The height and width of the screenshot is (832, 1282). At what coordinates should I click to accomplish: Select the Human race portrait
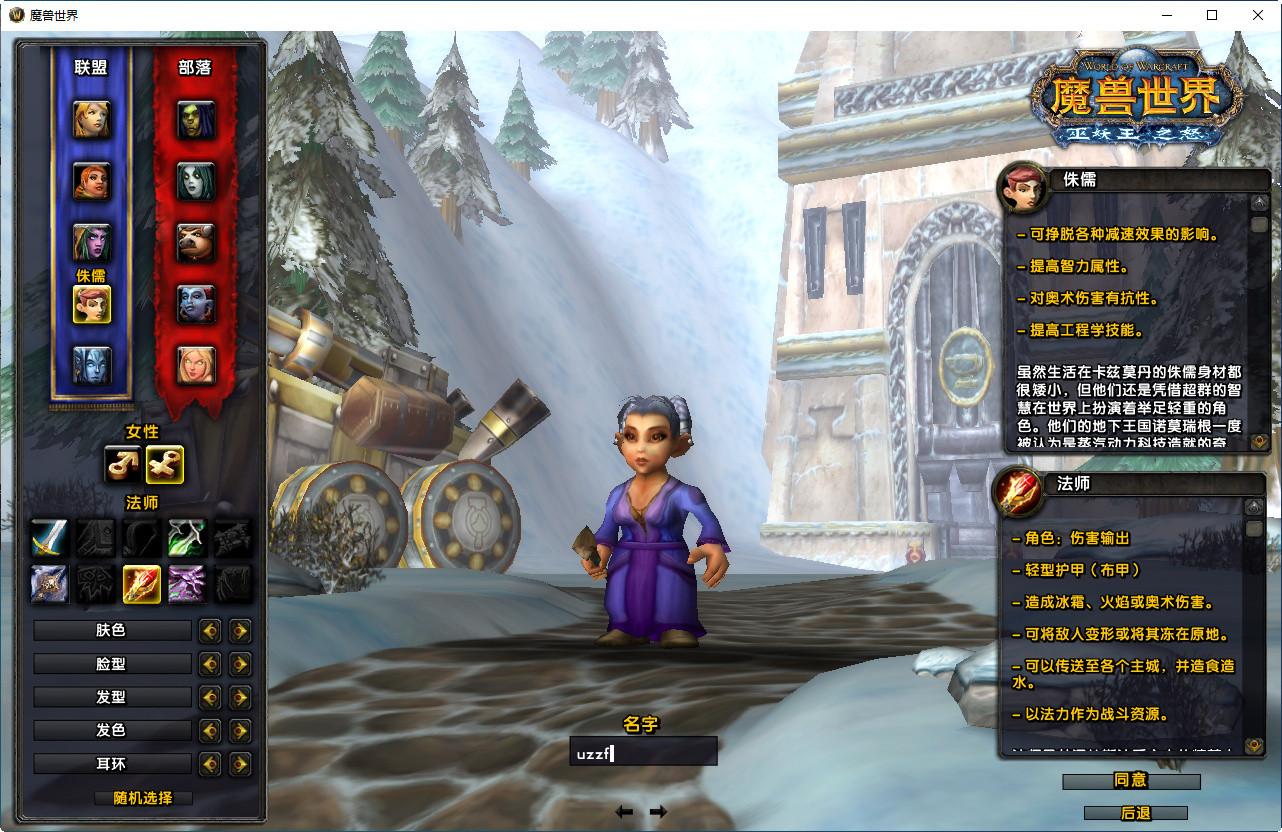tap(92, 120)
